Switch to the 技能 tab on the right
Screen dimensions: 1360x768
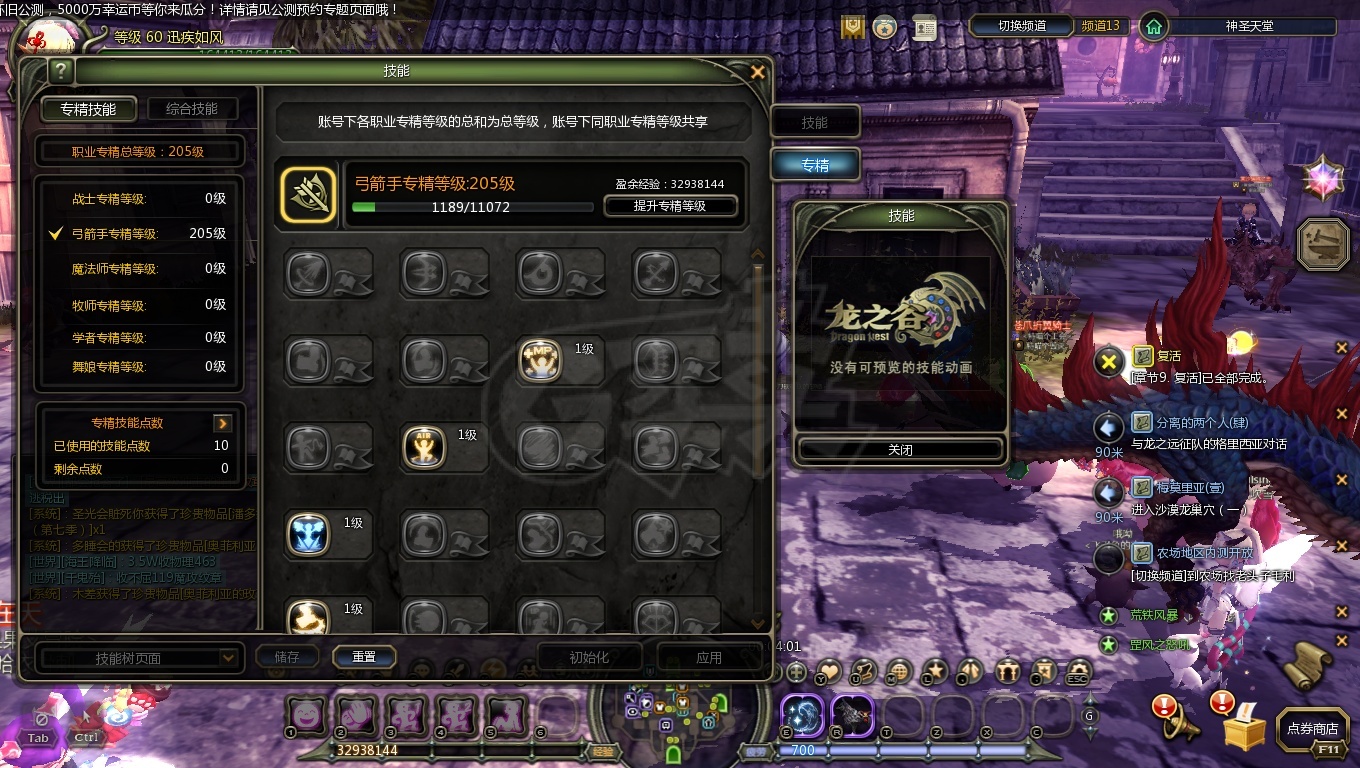point(815,121)
